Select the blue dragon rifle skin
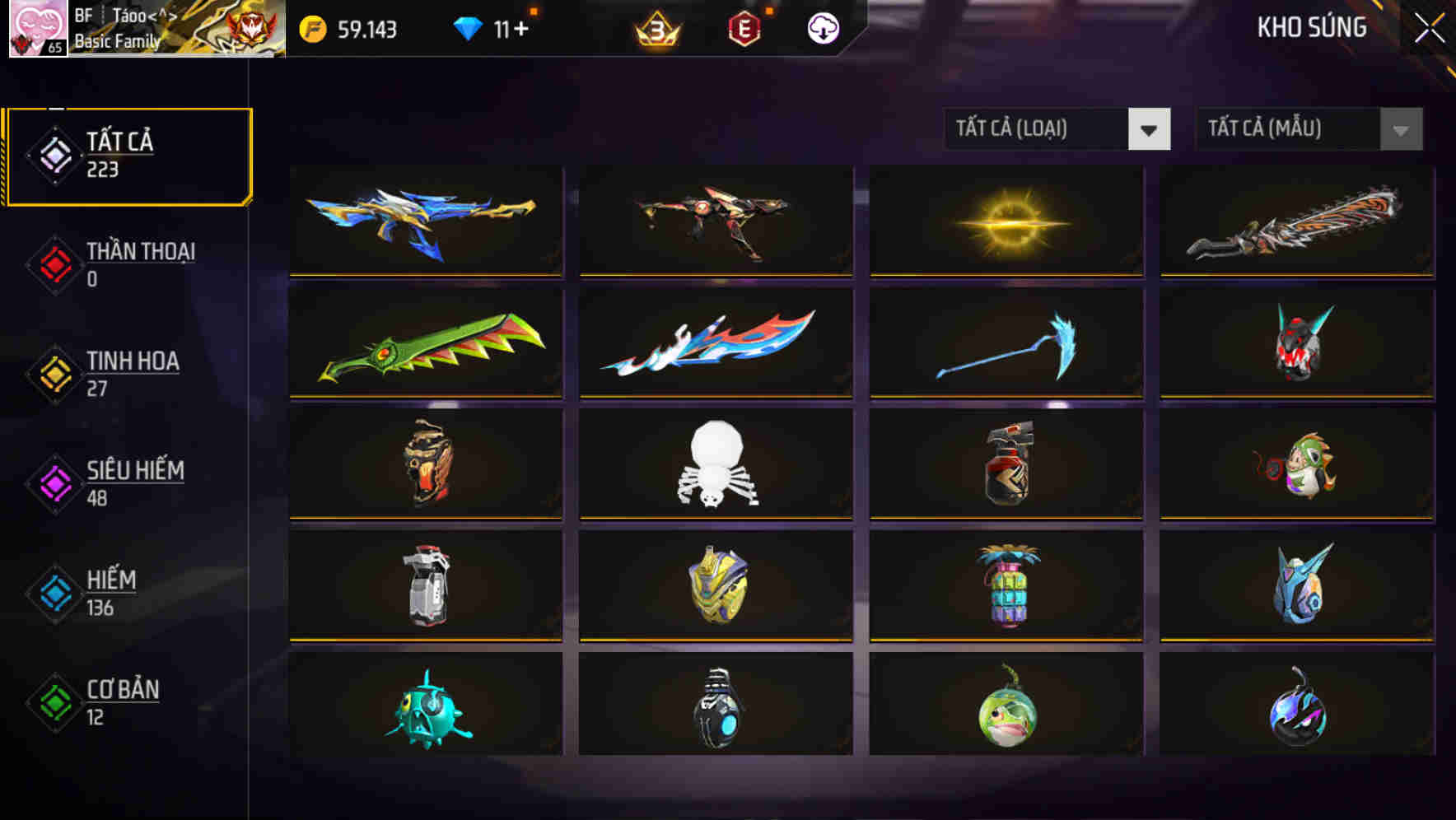 (425, 221)
